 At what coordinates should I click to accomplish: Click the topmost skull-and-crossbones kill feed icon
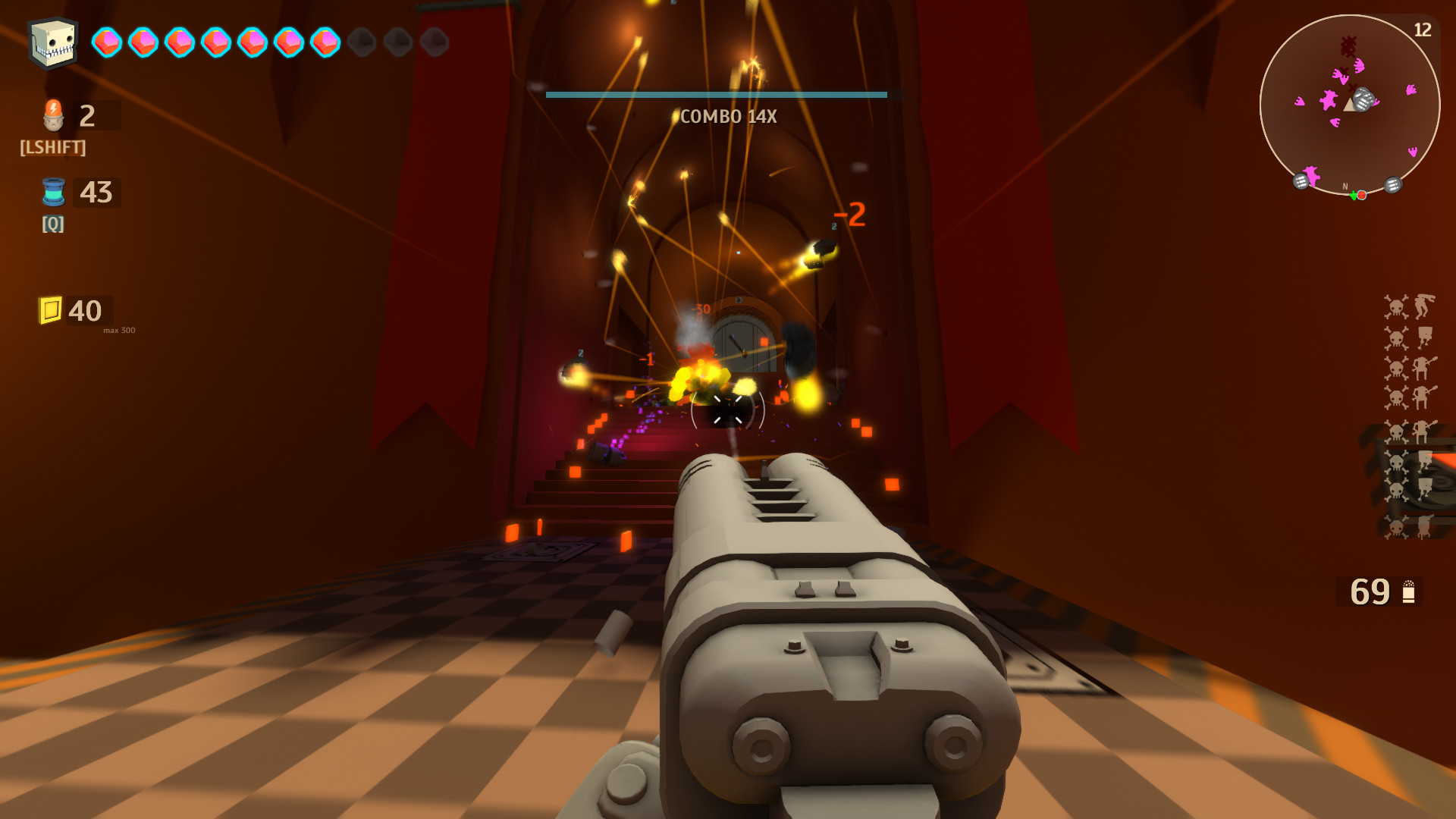pyautogui.click(x=1397, y=307)
